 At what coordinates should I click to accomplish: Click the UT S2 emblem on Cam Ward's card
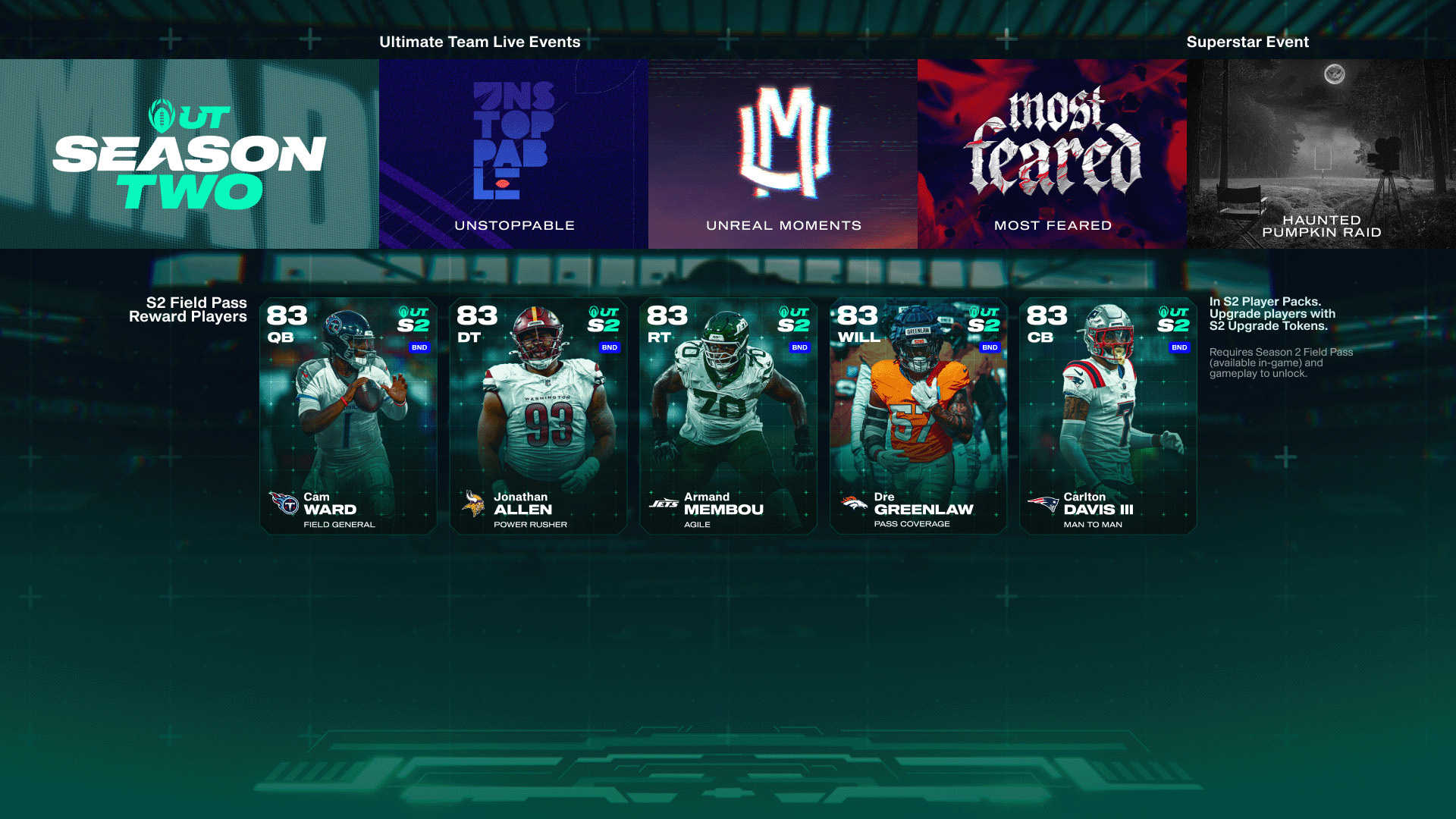pyautogui.click(x=413, y=319)
